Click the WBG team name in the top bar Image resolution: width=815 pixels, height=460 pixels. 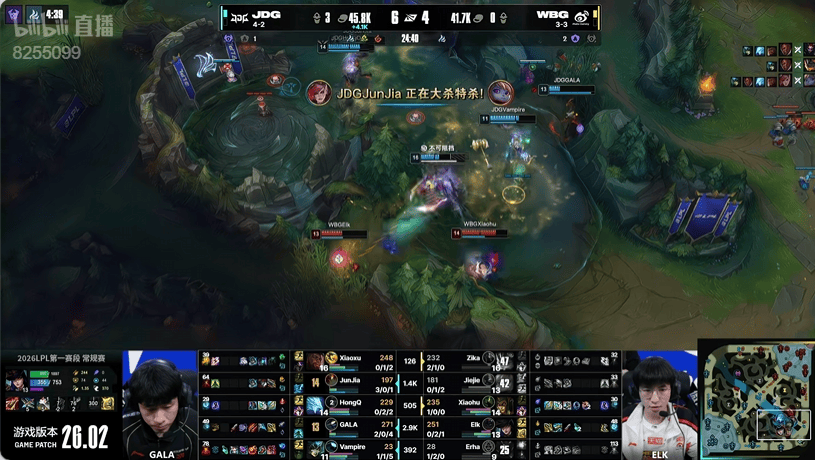click(551, 16)
